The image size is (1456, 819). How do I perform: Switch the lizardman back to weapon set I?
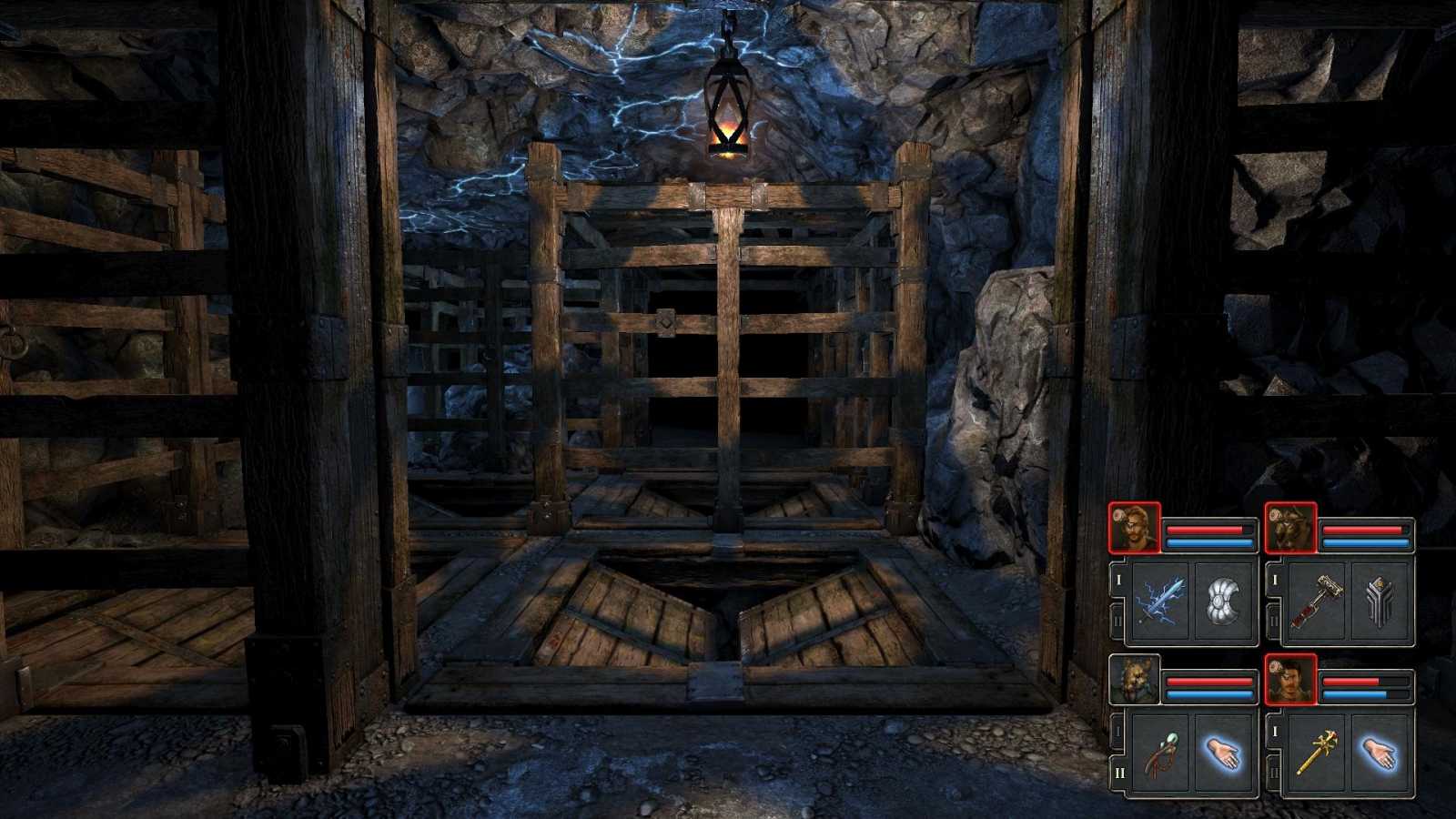coord(1117,728)
